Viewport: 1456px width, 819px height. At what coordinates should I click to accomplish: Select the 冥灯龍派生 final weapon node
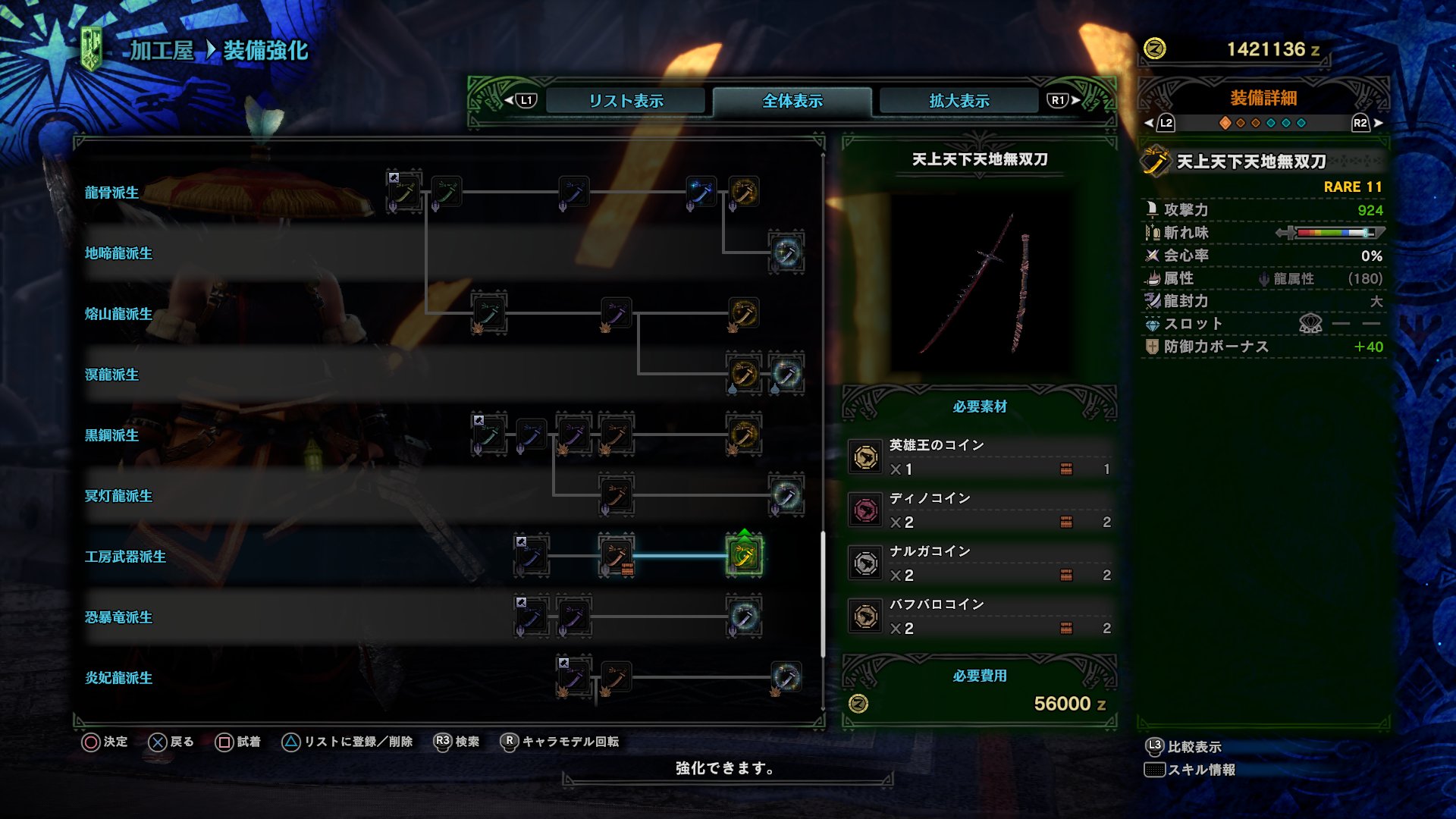tap(786, 495)
